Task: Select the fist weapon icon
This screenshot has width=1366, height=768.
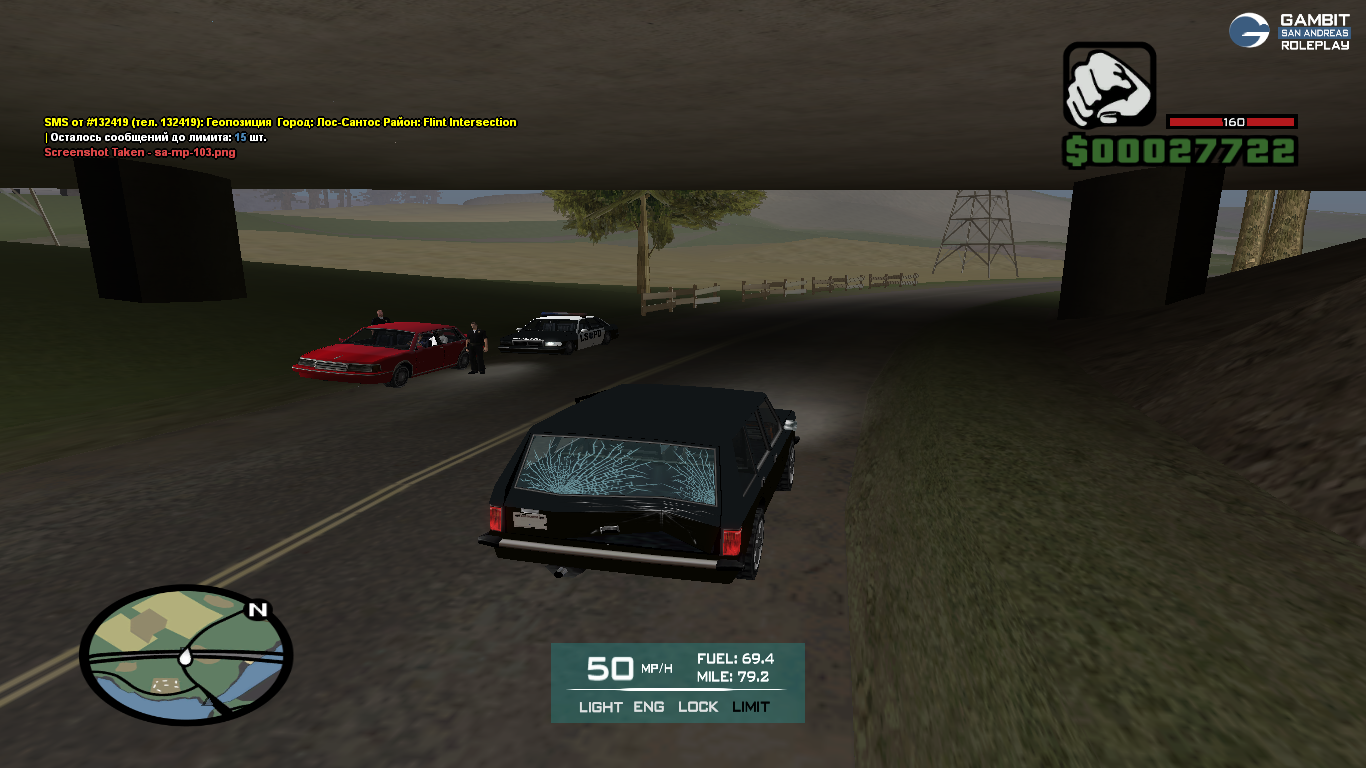Action: (x=1109, y=85)
